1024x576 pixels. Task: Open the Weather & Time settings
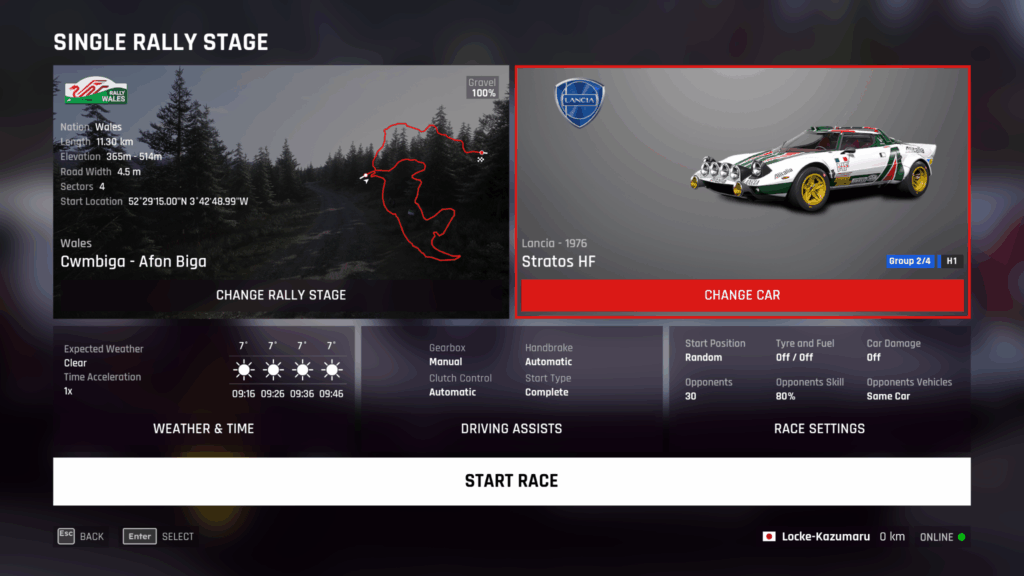[203, 428]
